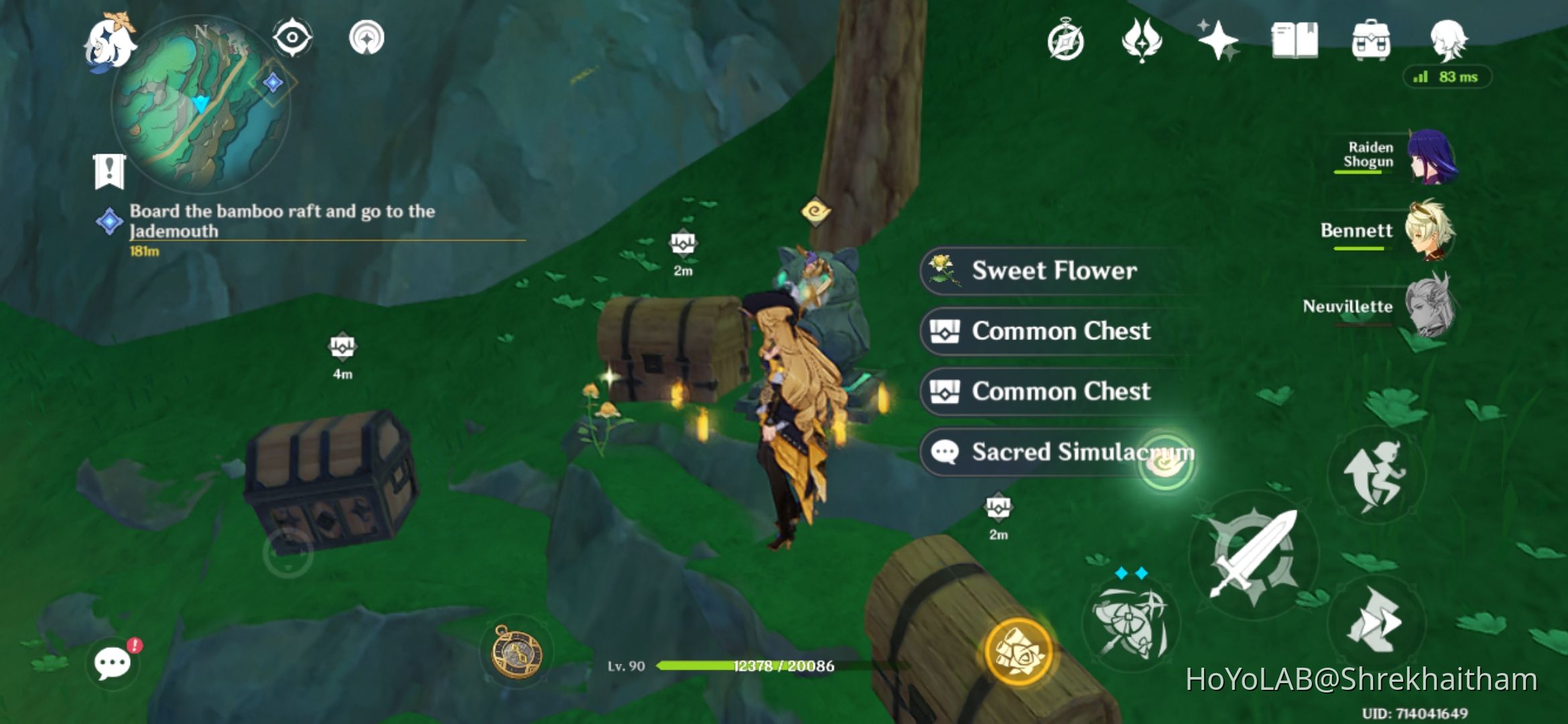1568x724 pixels.
Task: Activate the tracking beacon icon
Action: (367, 38)
